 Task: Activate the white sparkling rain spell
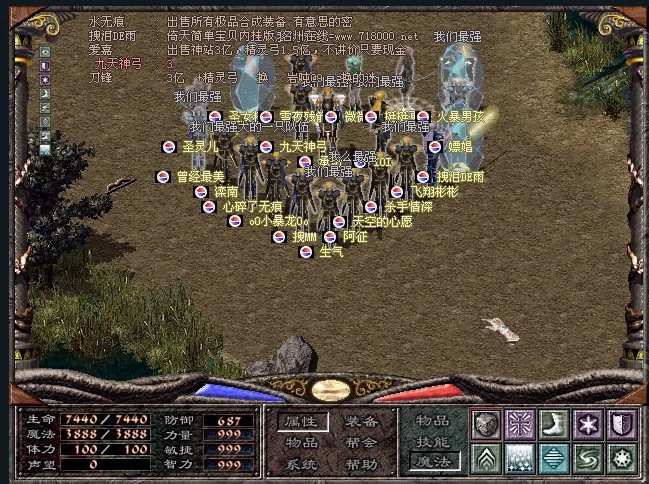click(520, 458)
